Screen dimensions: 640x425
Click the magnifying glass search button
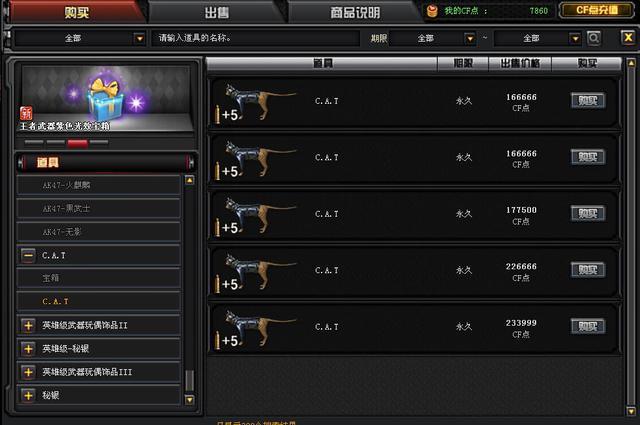coord(594,38)
